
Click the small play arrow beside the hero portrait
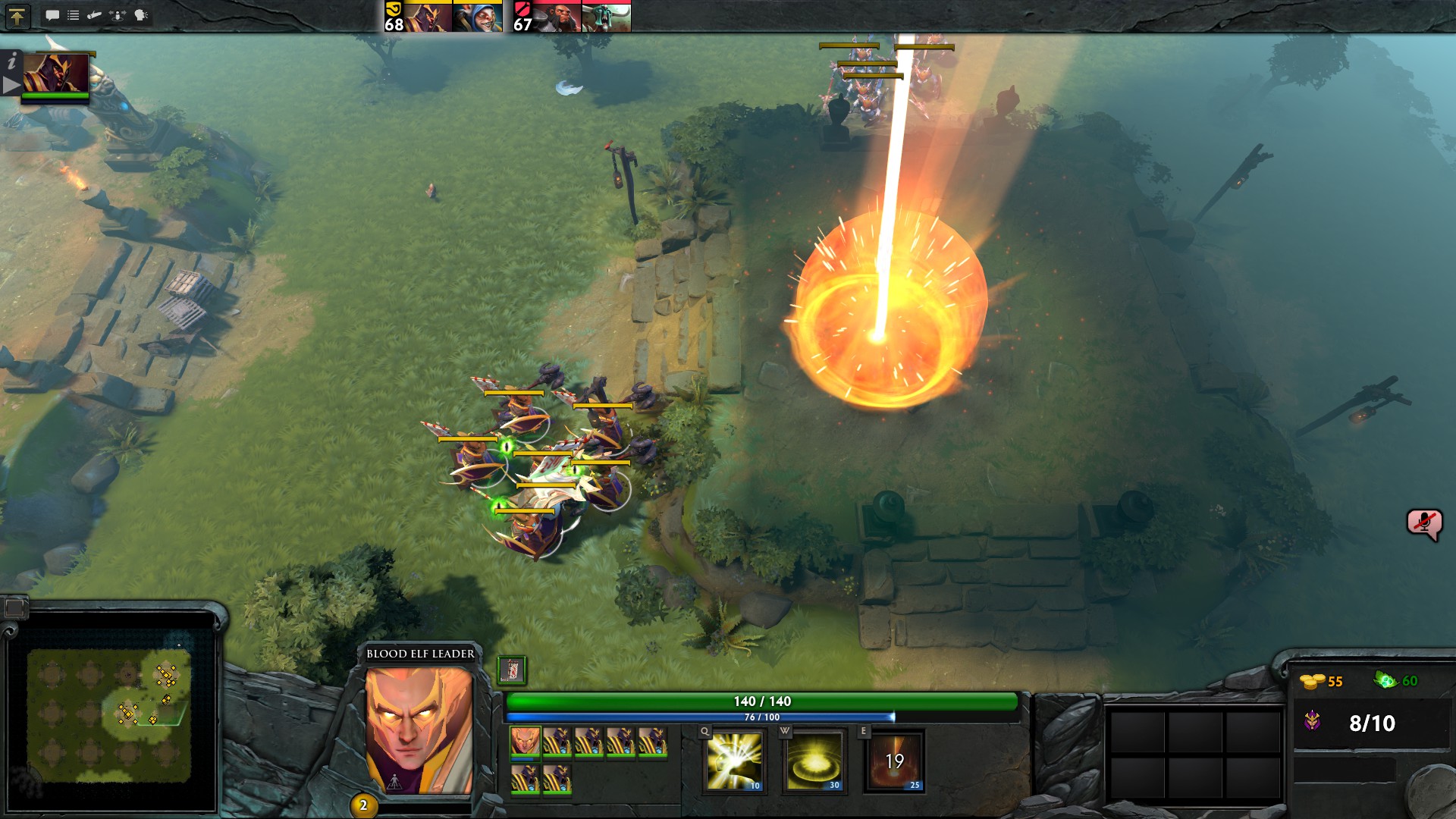click(11, 85)
